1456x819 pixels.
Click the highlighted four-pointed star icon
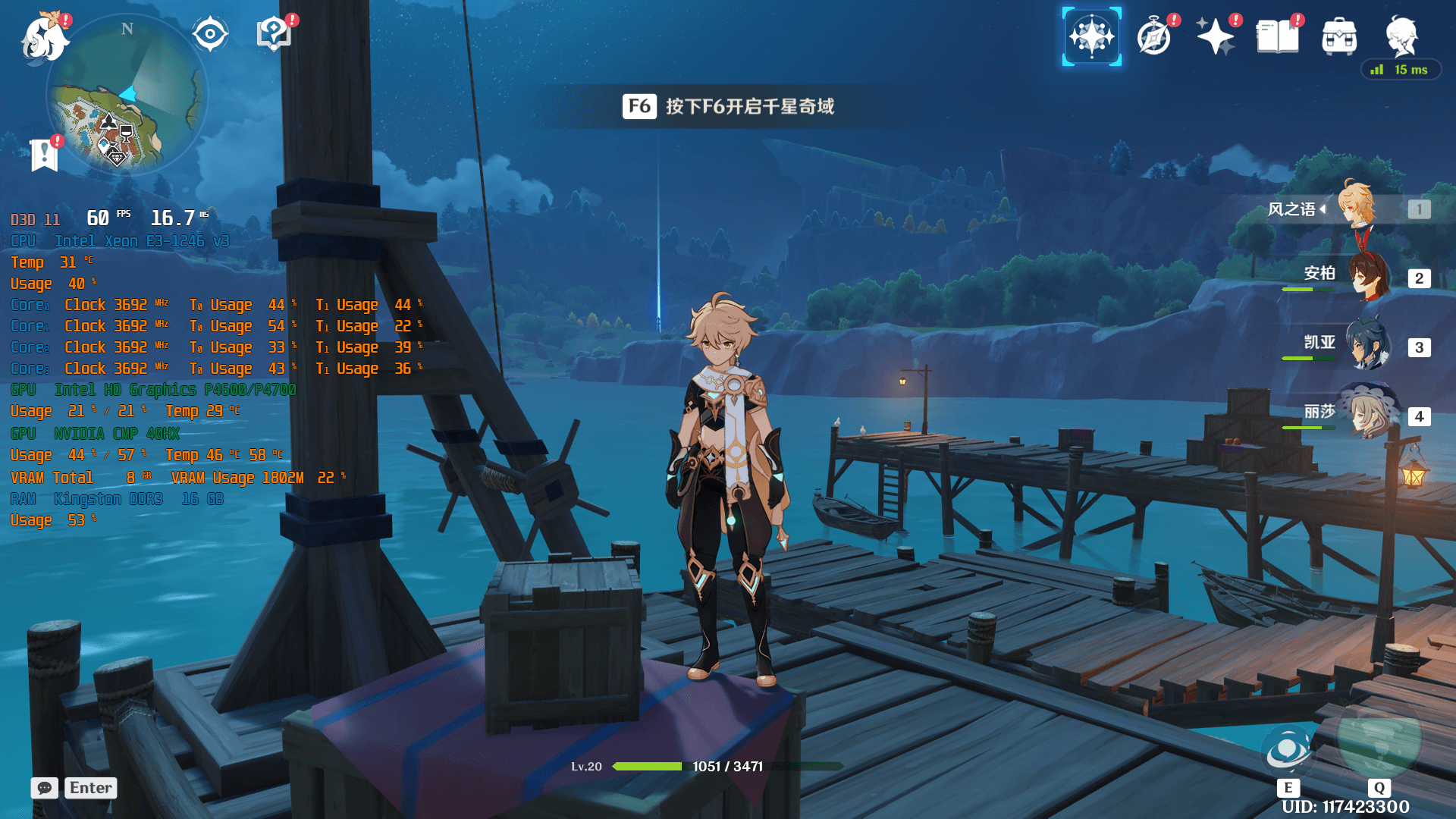(x=1091, y=36)
